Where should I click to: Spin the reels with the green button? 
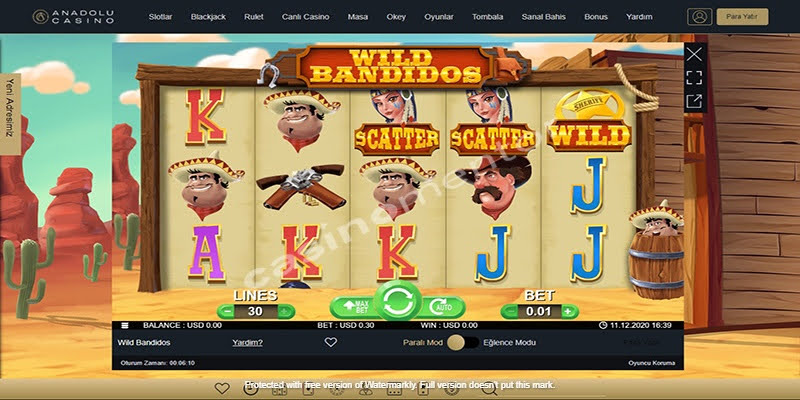coord(397,301)
